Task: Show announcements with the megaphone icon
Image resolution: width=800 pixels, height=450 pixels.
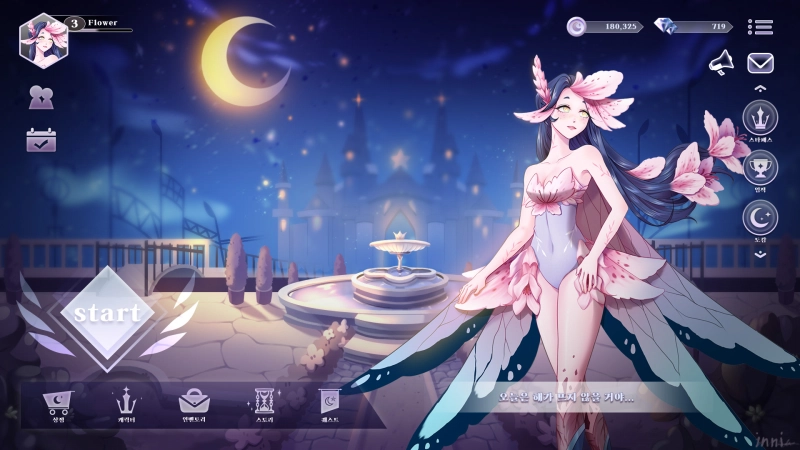Action: (721, 63)
